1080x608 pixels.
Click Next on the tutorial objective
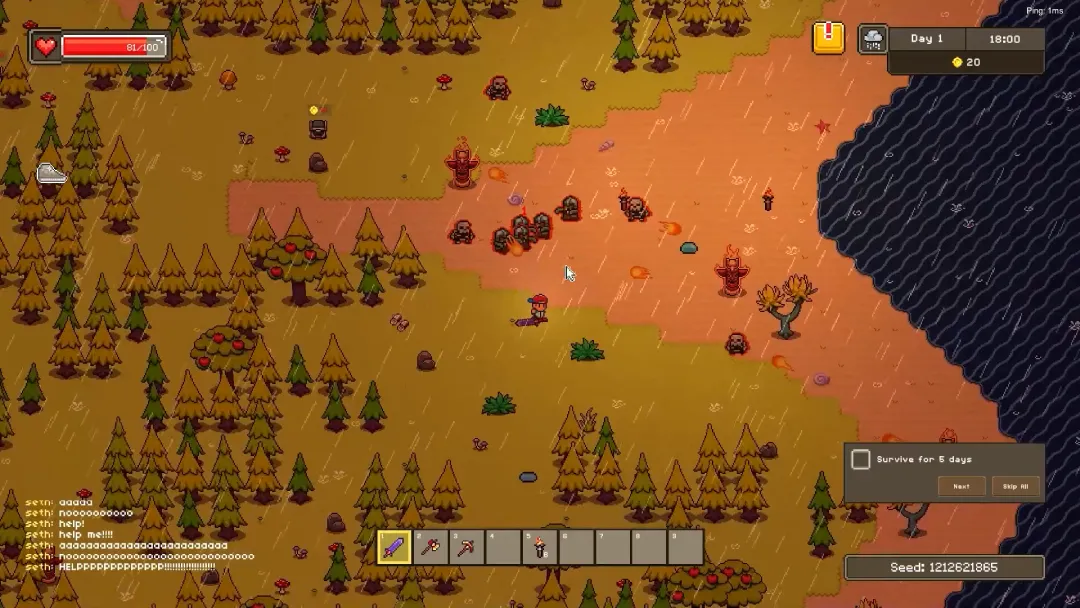click(961, 486)
